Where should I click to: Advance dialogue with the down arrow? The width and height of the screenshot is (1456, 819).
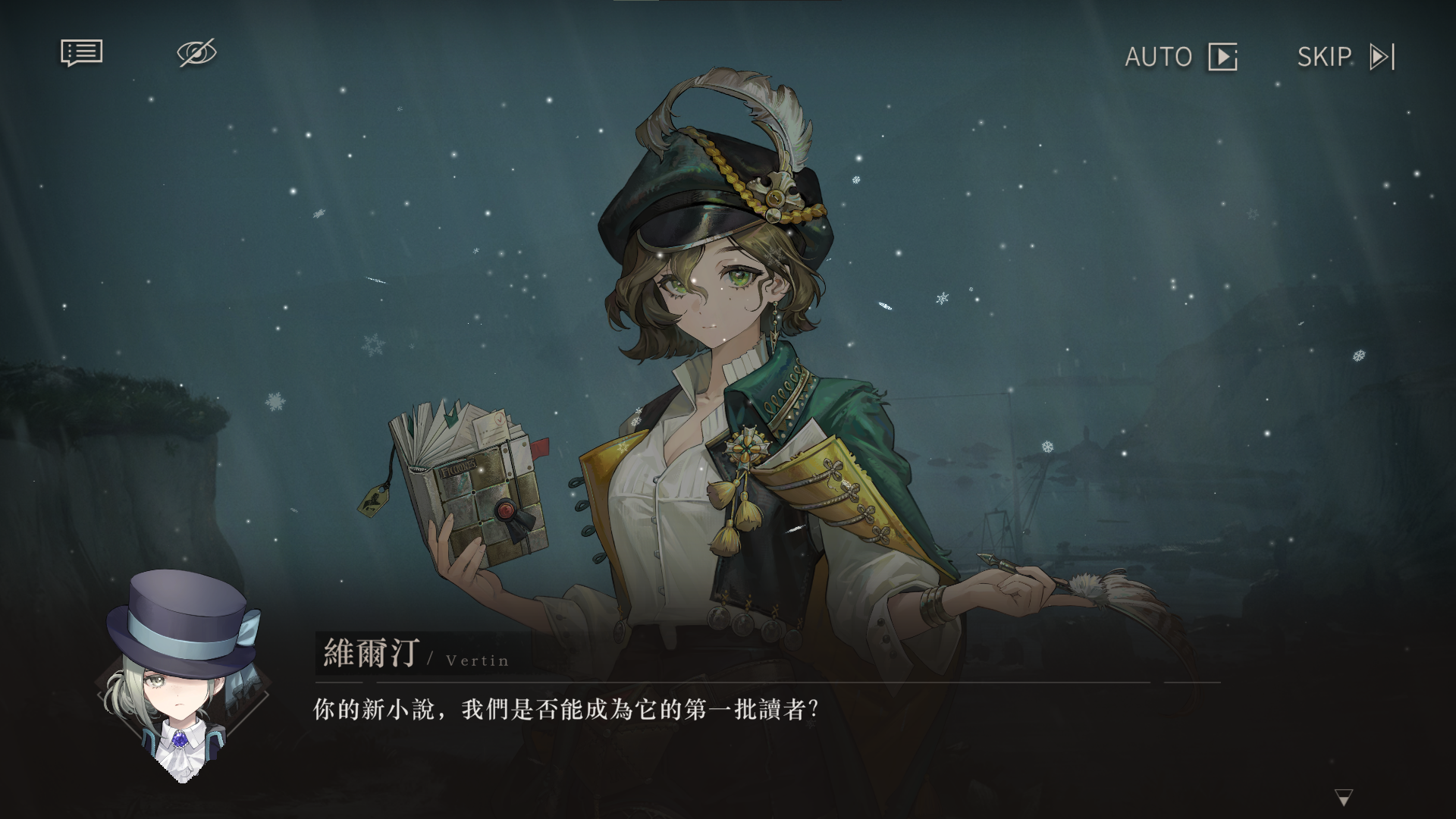pos(1344,797)
